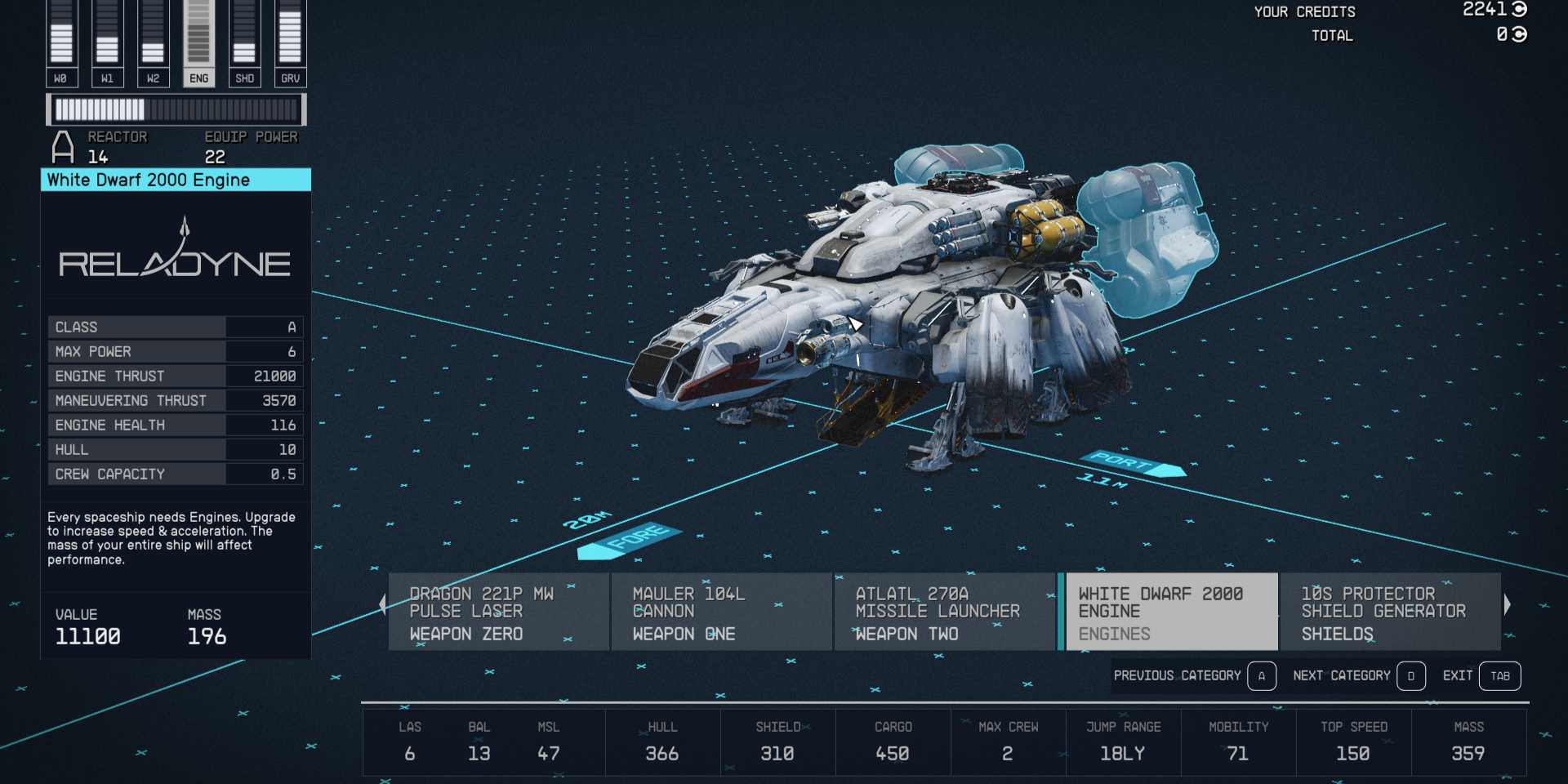This screenshot has height=784, width=1568.
Task: Click the Reladyne manufacturer logo
Action: pyautogui.click(x=176, y=260)
